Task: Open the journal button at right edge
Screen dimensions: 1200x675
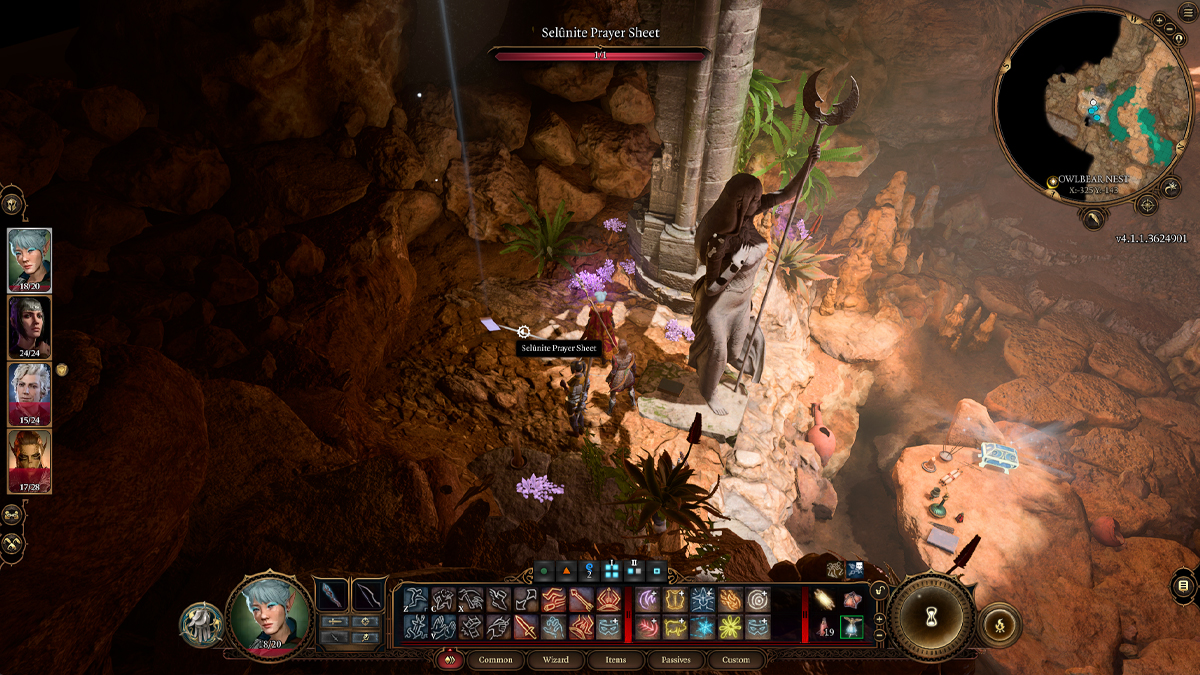Action: click(1183, 585)
